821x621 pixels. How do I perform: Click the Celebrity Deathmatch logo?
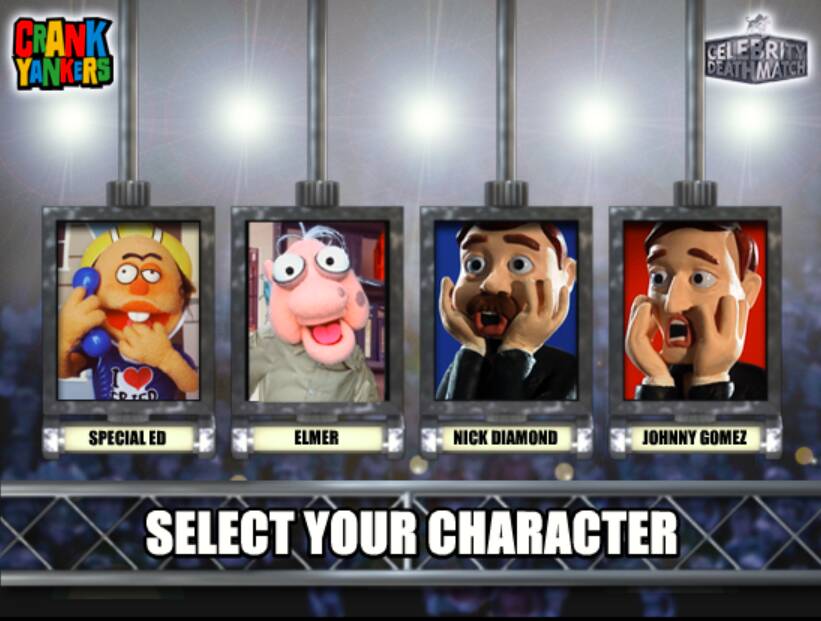pos(755,50)
